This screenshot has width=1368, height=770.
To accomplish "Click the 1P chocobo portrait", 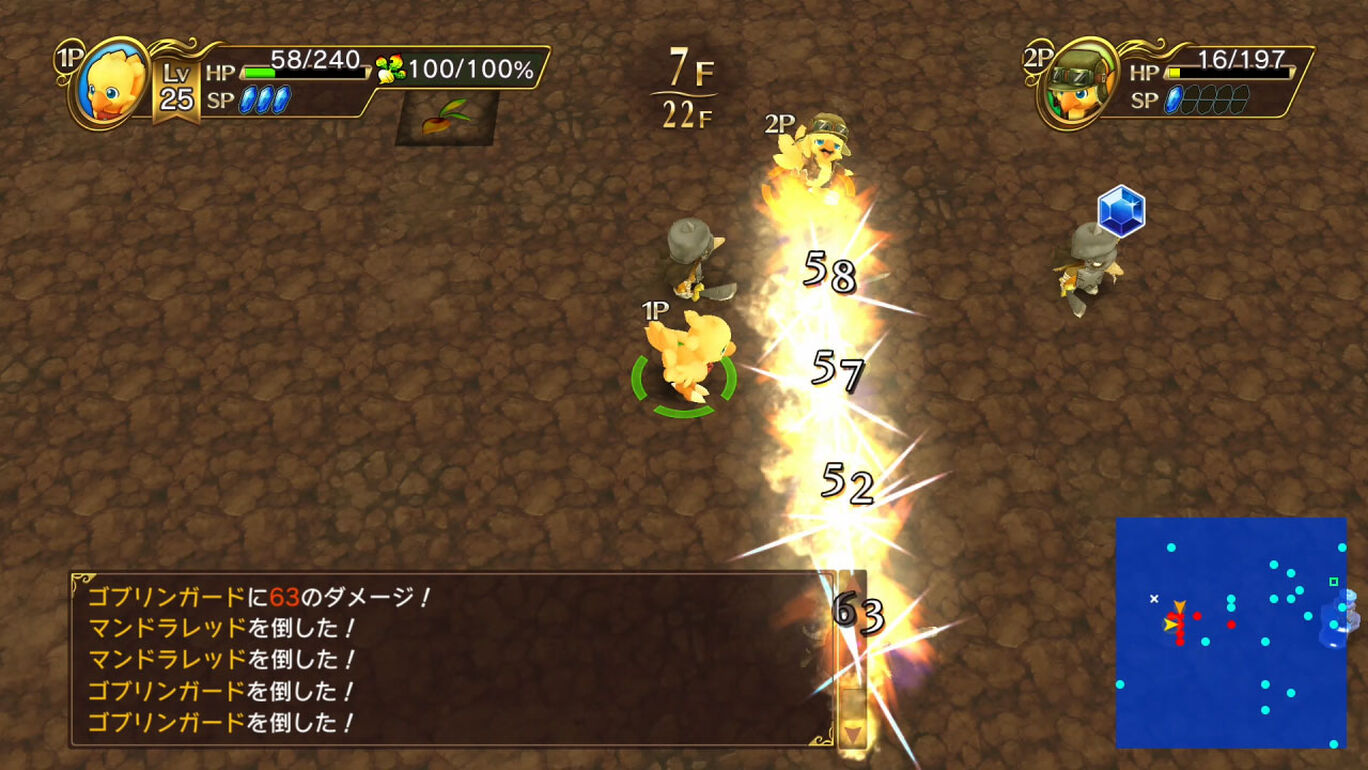I will point(113,84).
